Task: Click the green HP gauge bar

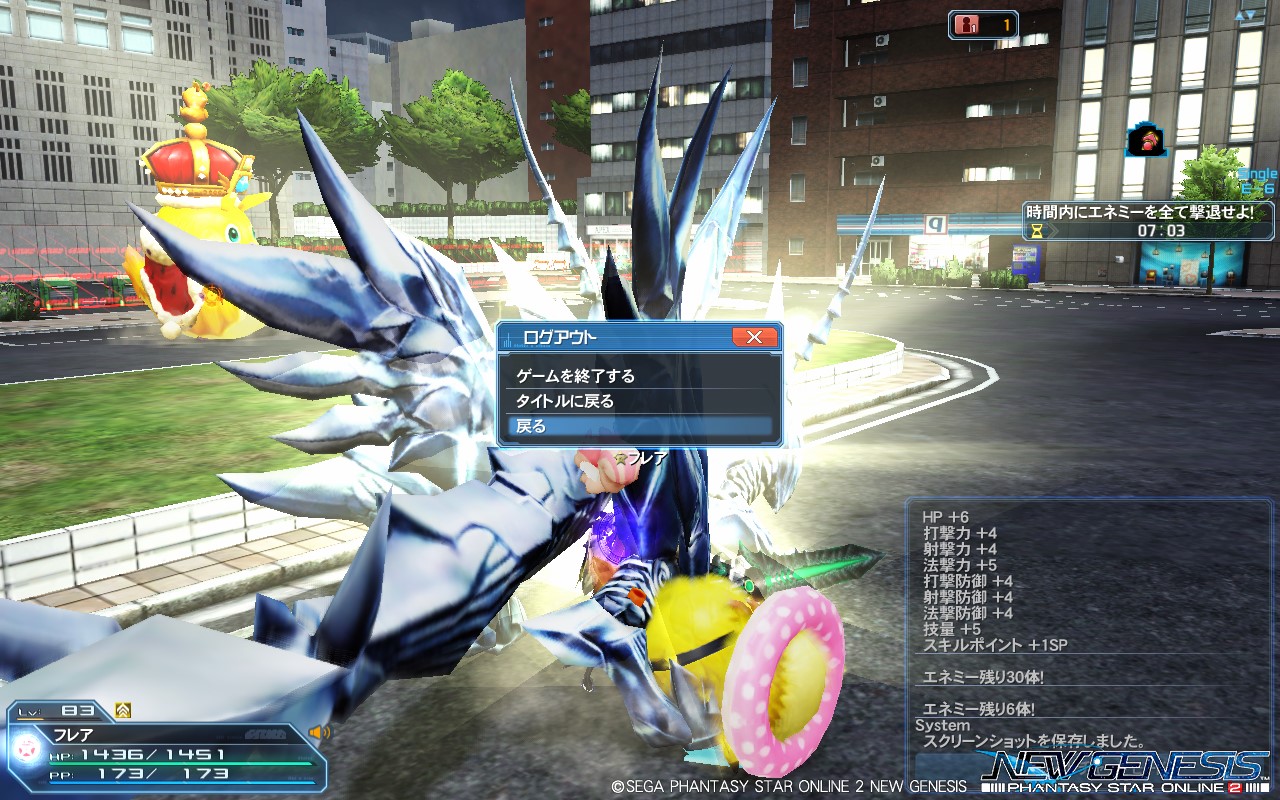Action: point(178,763)
